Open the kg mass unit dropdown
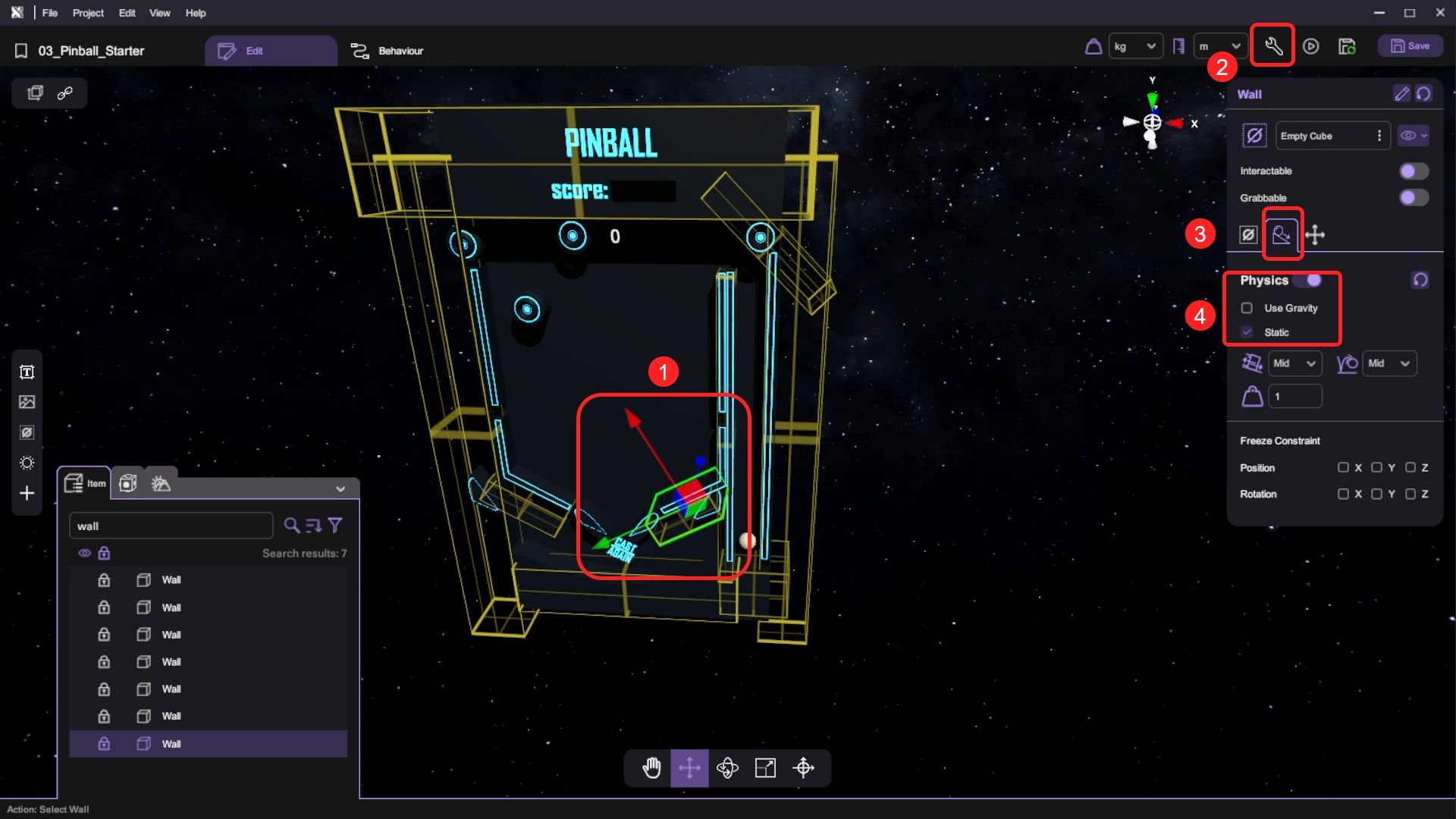 point(1134,46)
